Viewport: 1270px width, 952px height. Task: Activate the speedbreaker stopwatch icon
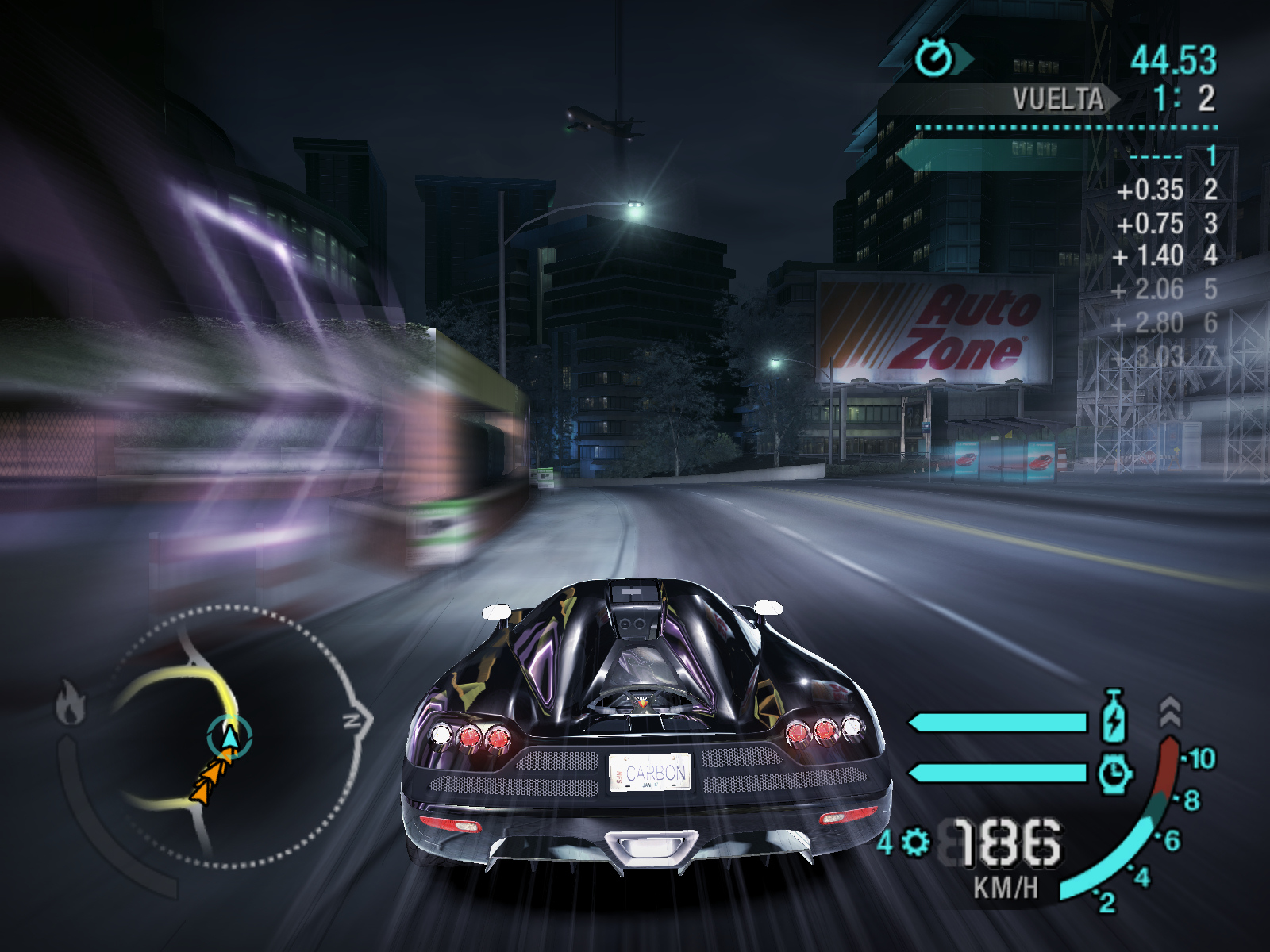(x=1115, y=773)
